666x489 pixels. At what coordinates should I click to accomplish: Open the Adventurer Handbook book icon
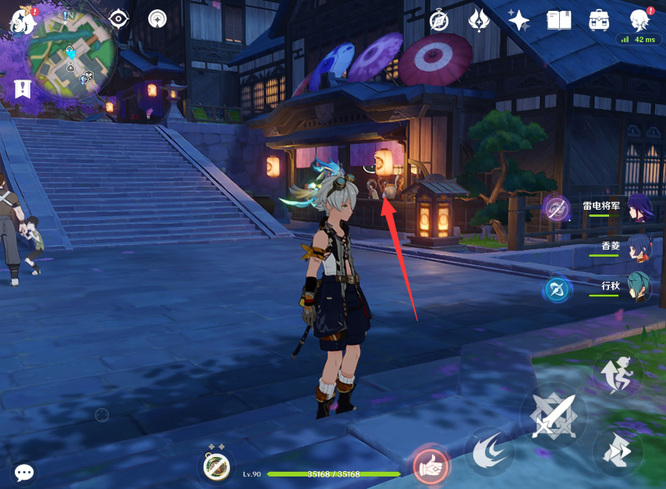click(x=559, y=20)
